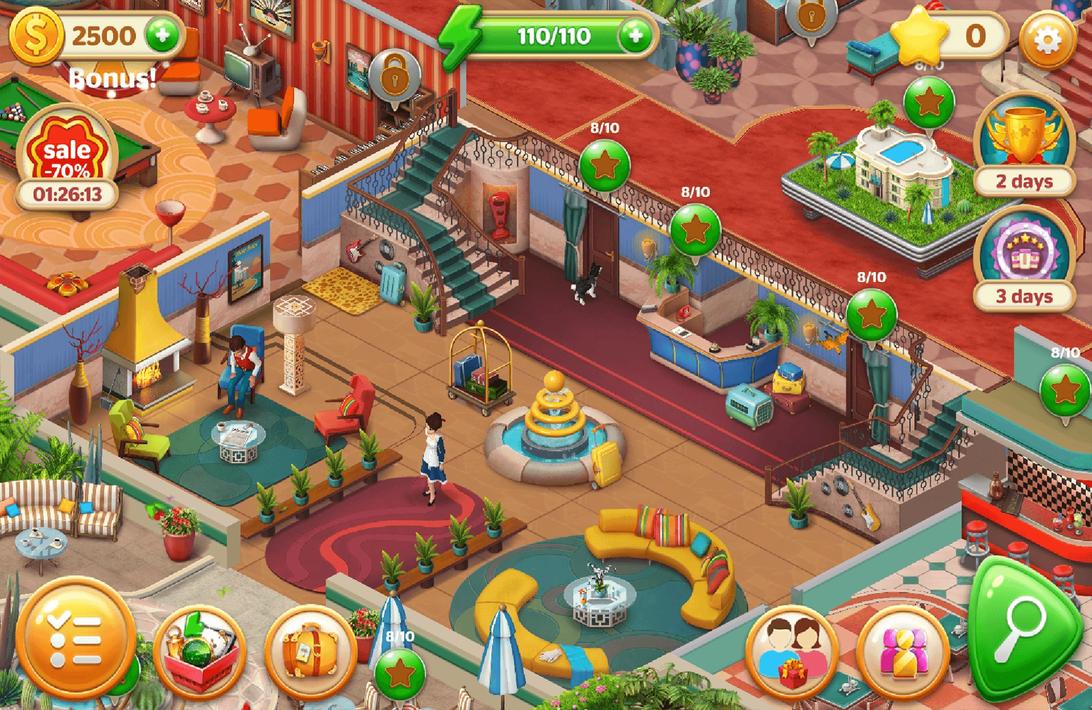Open the pink and yellow guests button
The height and width of the screenshot is (710, 1092).
[x=902, y=651]
